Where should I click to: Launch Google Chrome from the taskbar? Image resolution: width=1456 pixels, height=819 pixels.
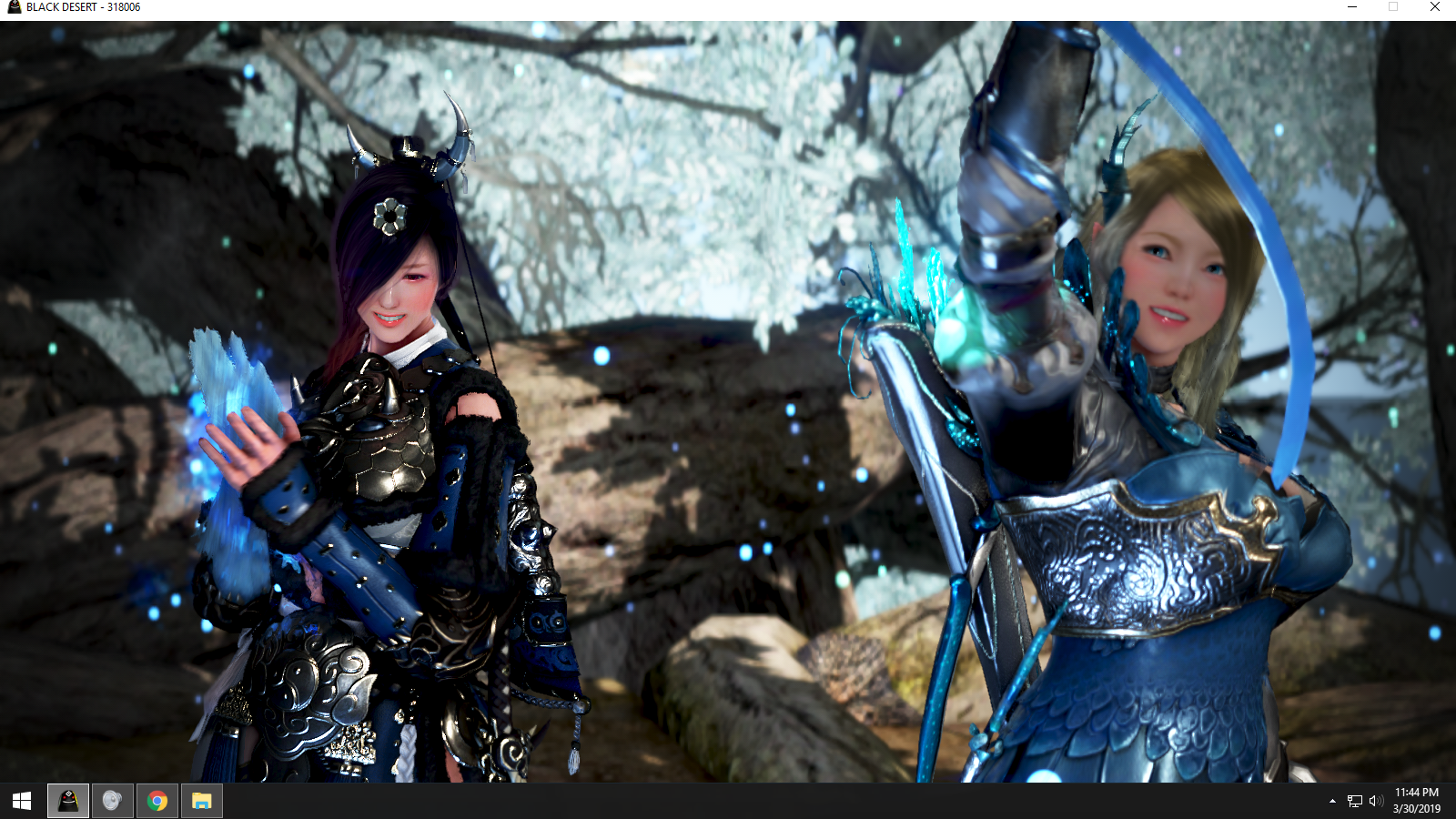[157, 802]
